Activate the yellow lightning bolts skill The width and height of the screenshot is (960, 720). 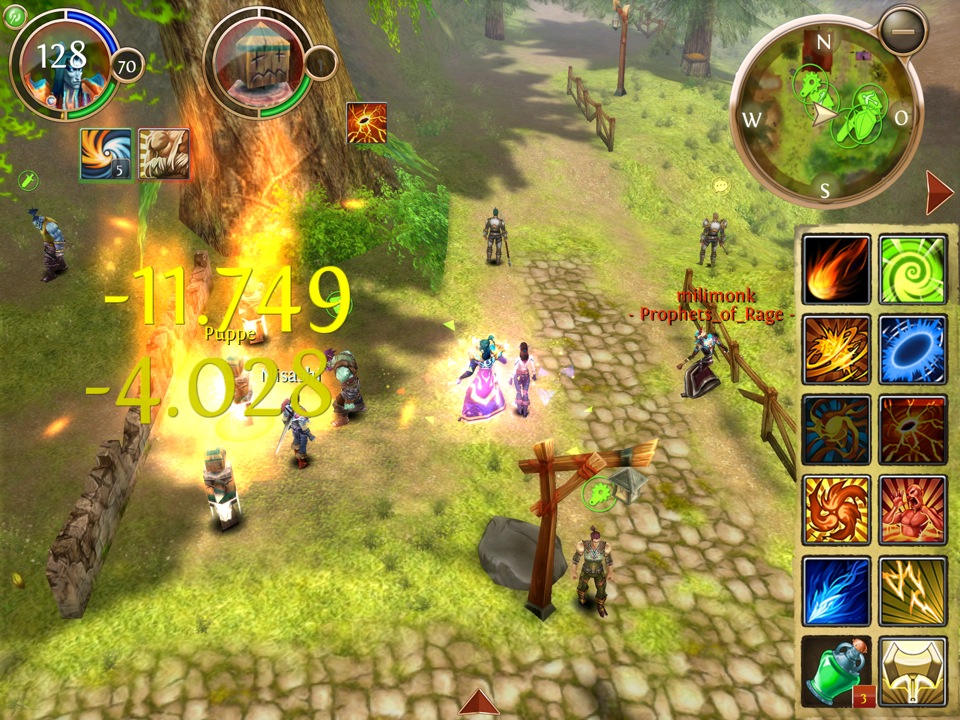pos(912,590)
